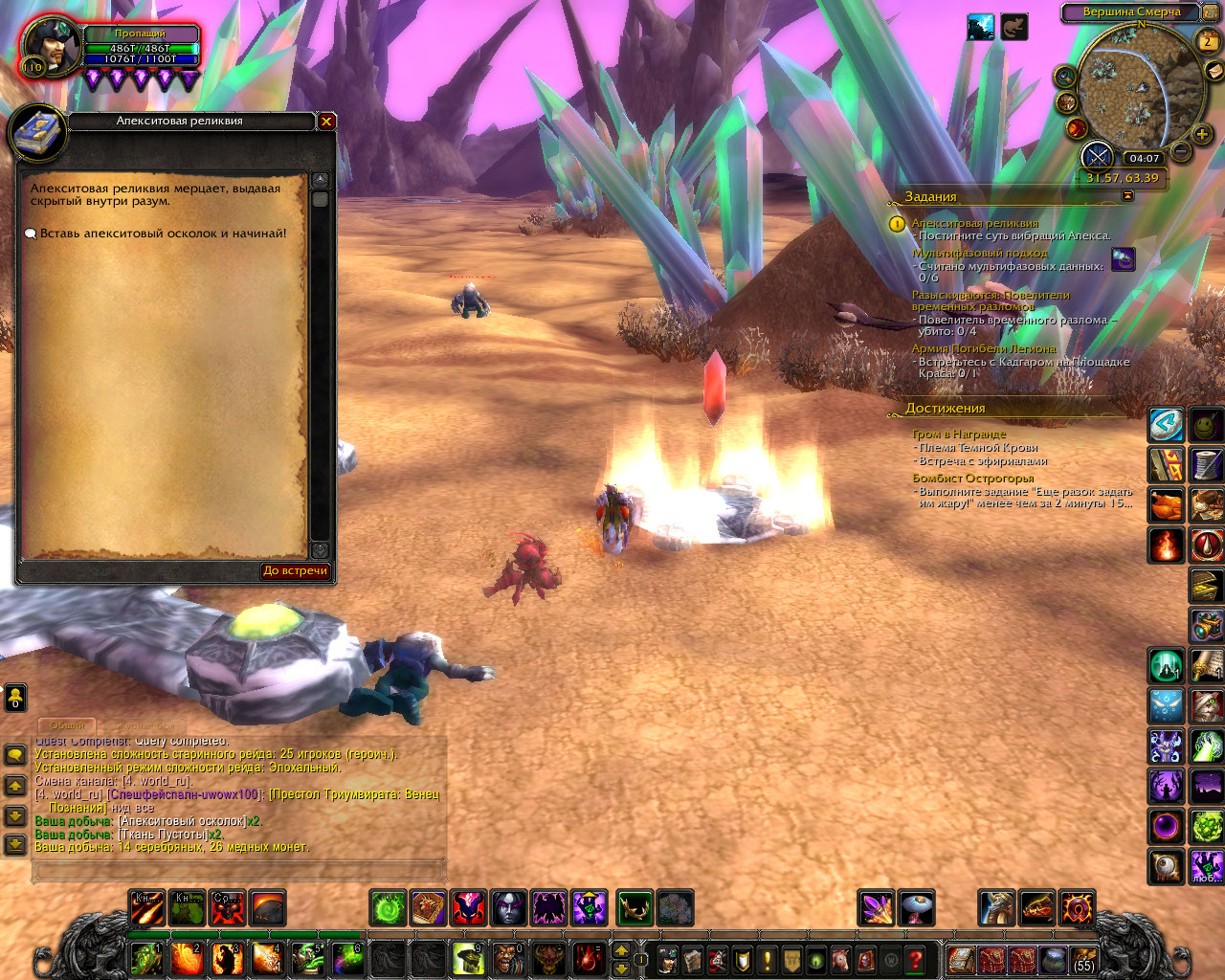Zoom out the minimap with minus button
The image size is (1225, 980).
[1181, 151]
